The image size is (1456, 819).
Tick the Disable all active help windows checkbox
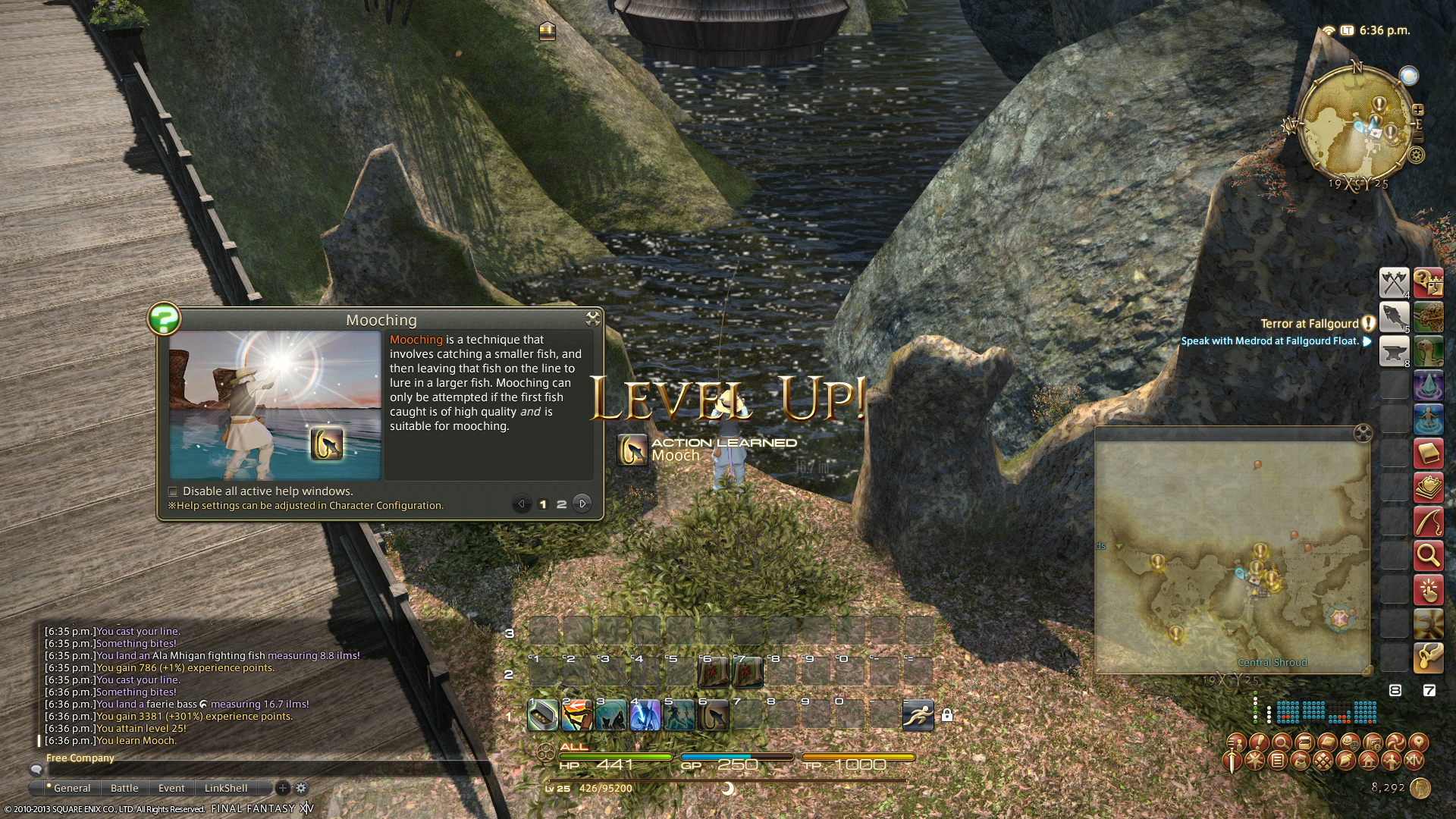[173, 491]
